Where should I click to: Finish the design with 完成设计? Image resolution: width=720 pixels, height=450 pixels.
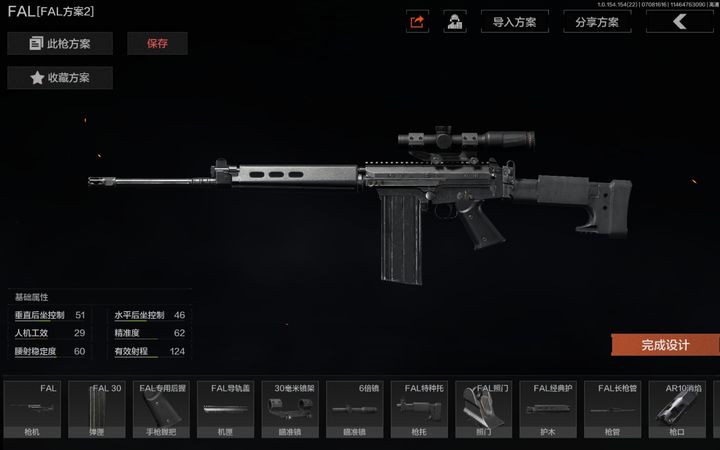(665, 344)
